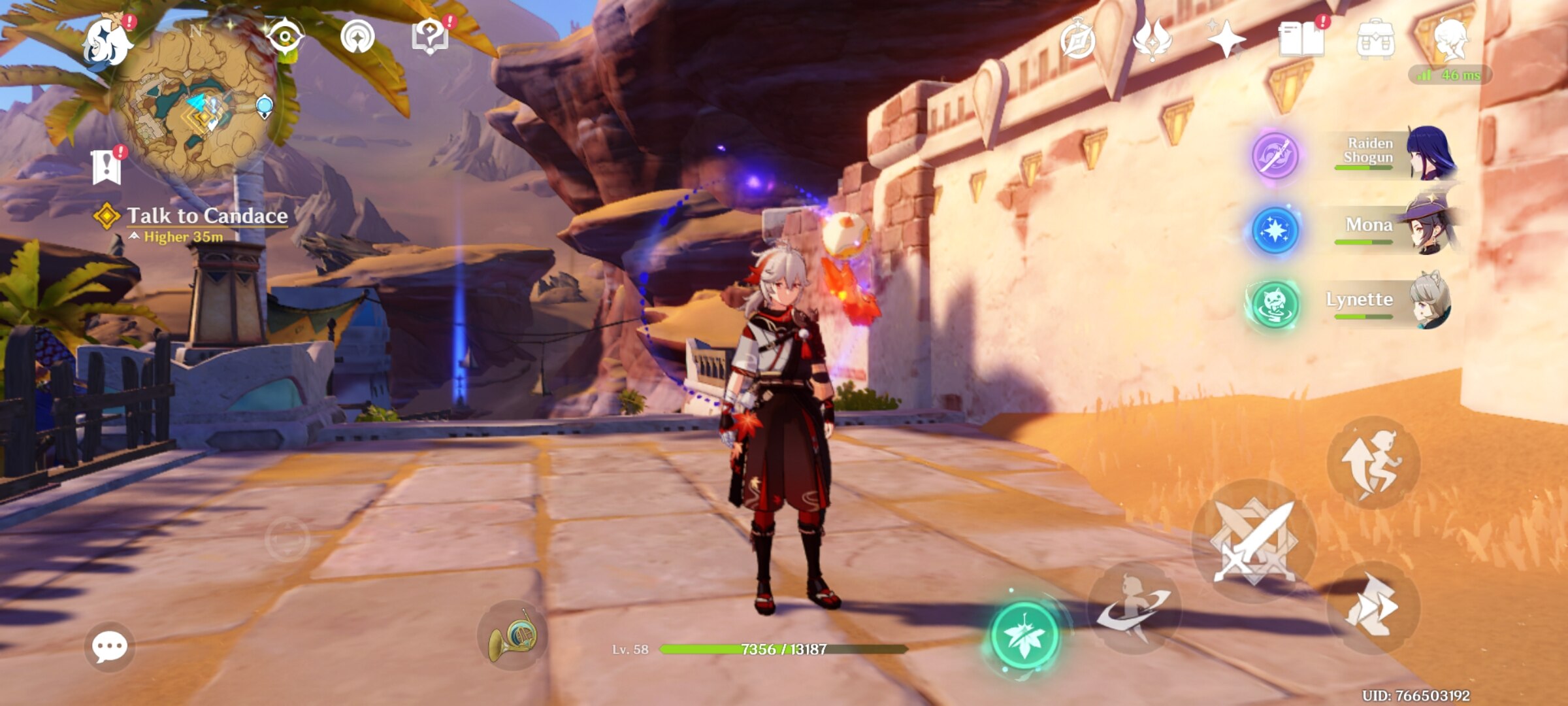Tap the sprint dash button
The image size is (1568, 706).
point(1372,608)
